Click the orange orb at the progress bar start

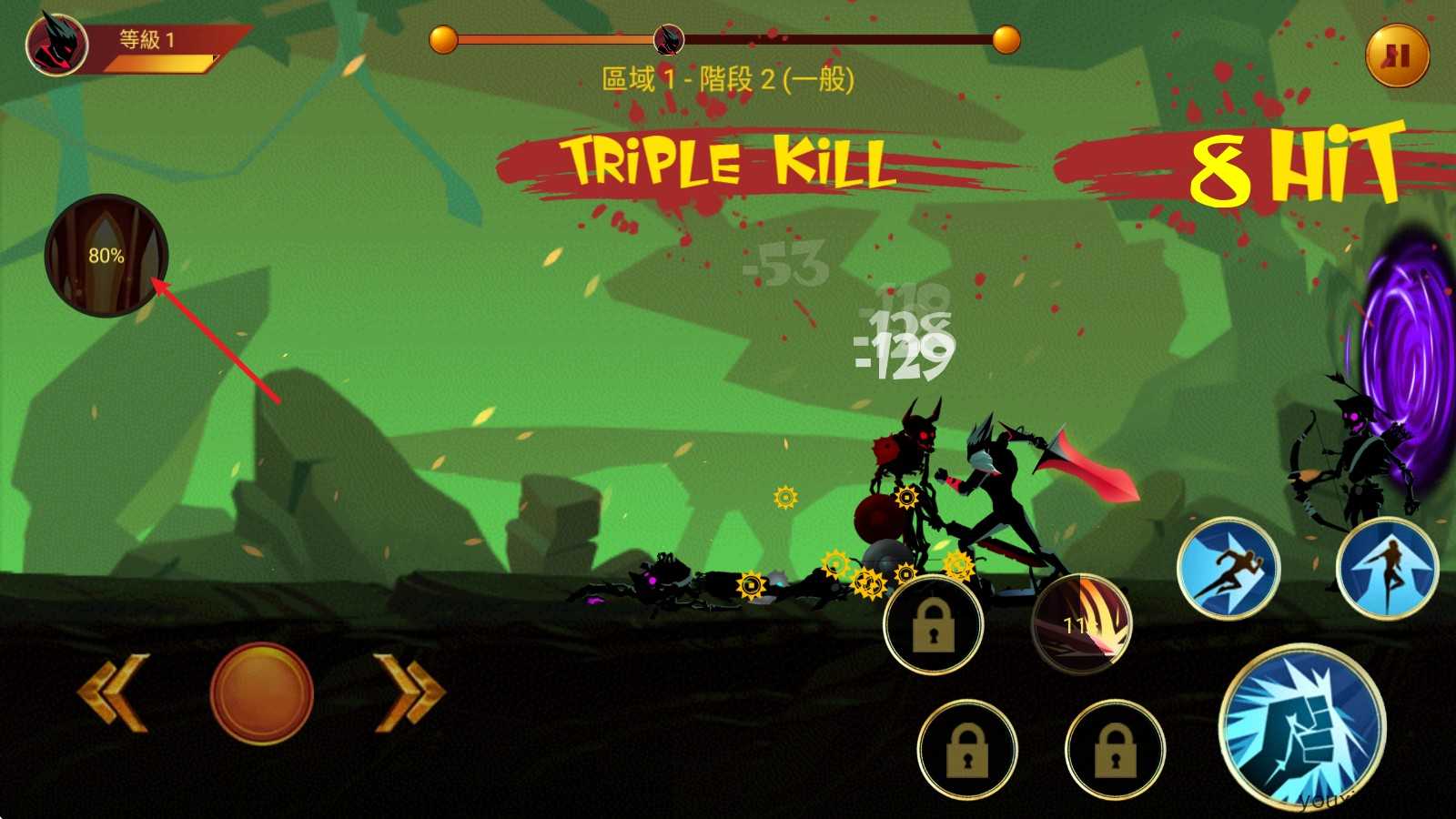[443, 40]
